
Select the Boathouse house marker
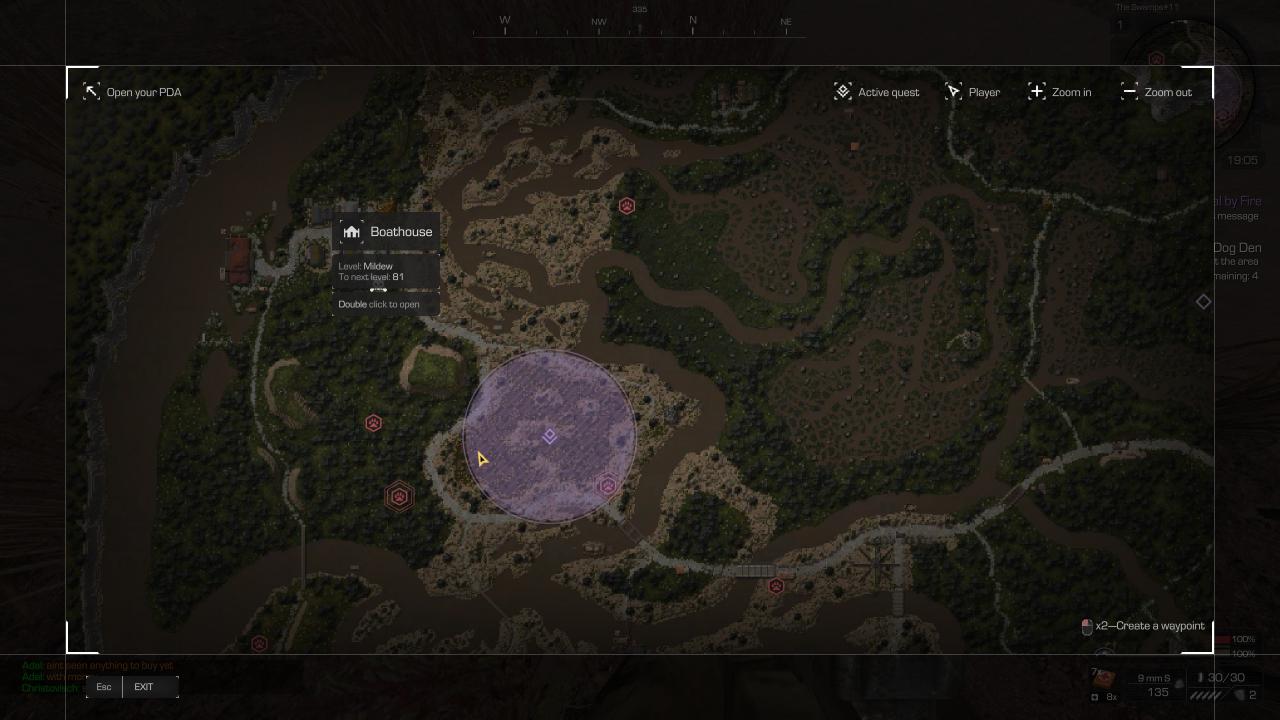click(x=351, y=232)
